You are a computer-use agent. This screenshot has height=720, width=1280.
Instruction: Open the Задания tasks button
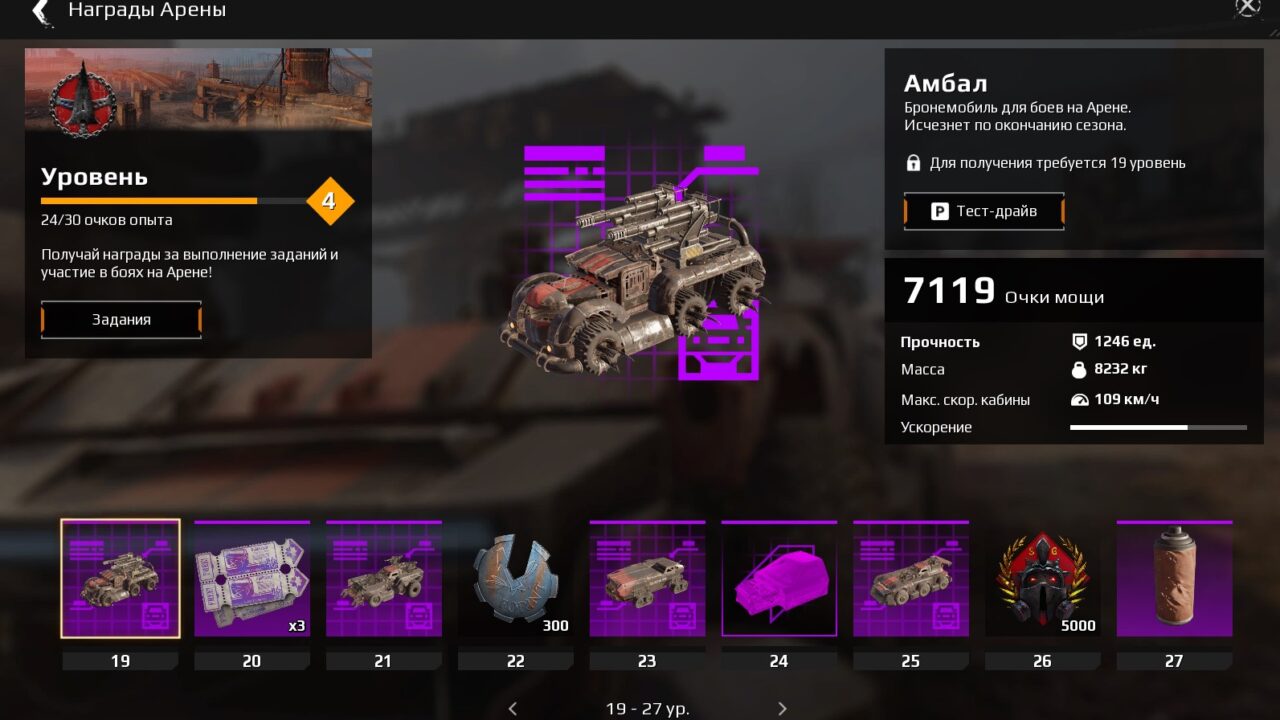tap(121, 320)
